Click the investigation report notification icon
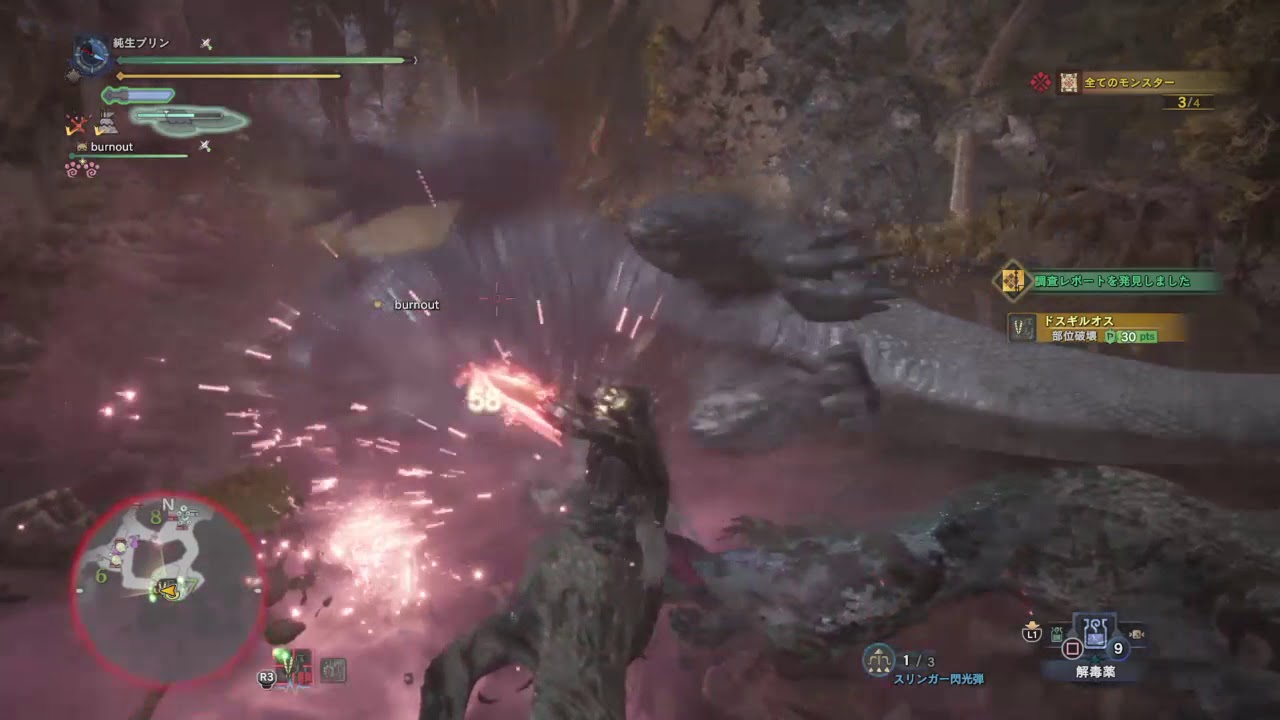This screenshot has height=720, width=1280. click(1012, 280)
